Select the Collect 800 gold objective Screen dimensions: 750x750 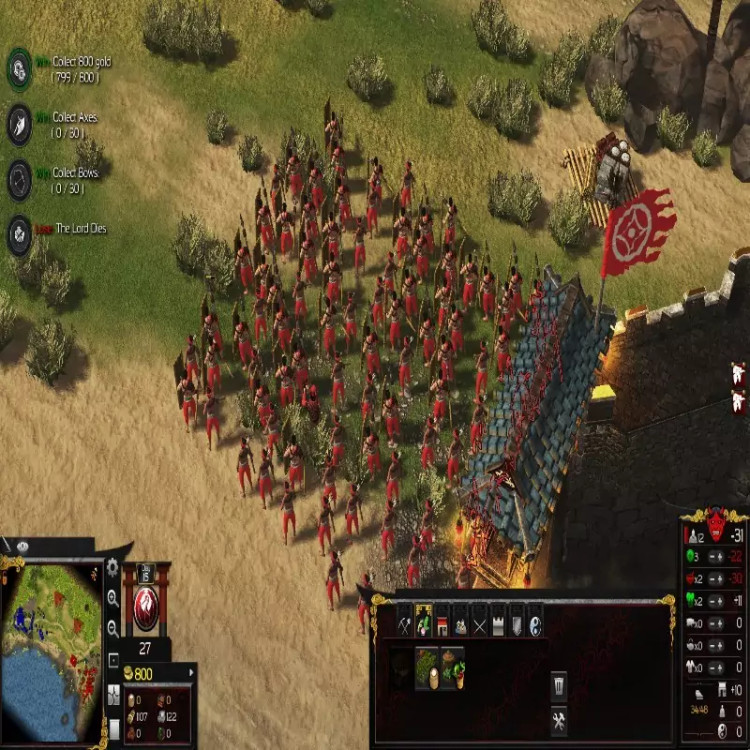click(20, 67)
